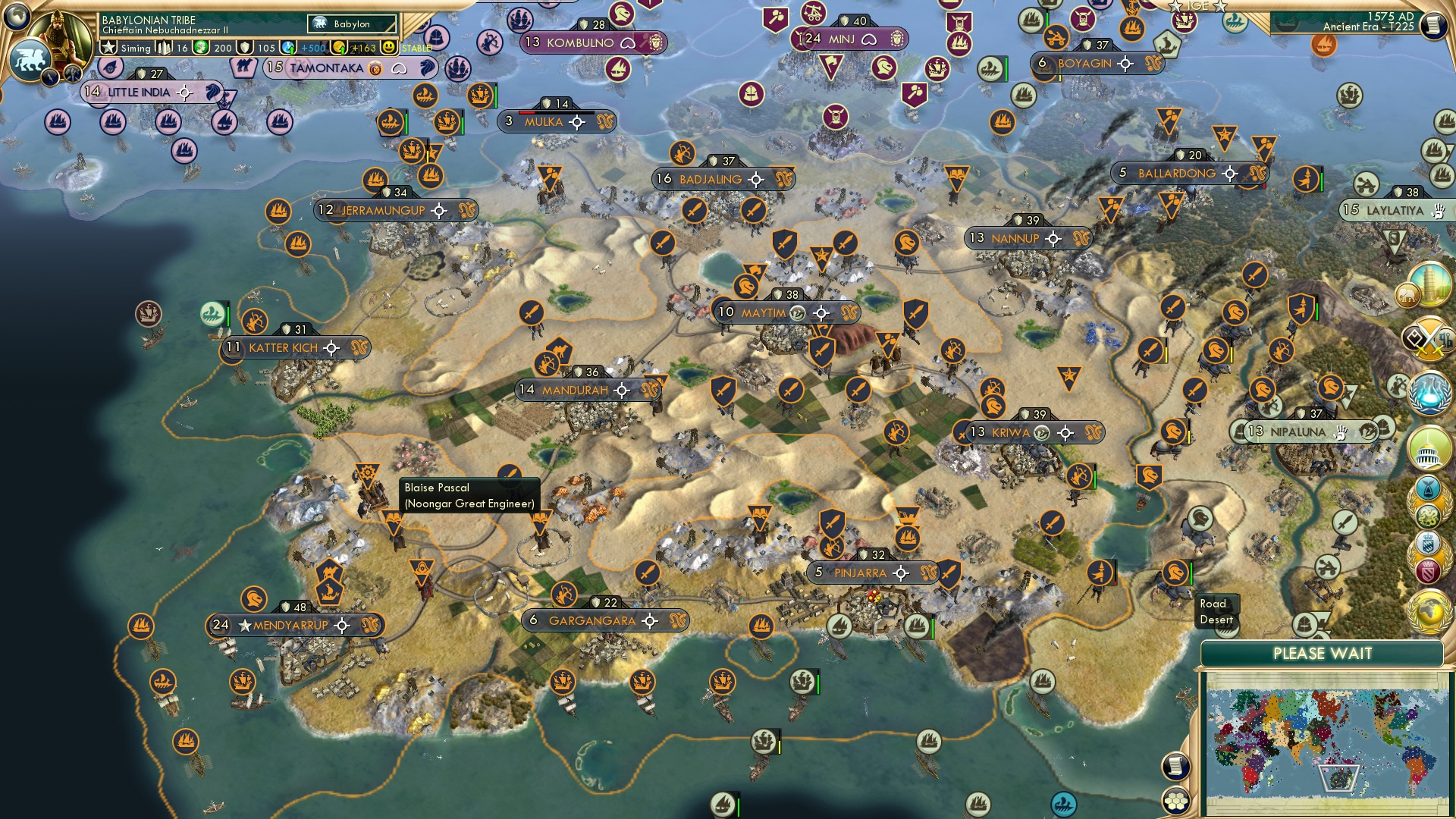Click the IGE menu label at top
Viewport: 1456px width, 819px height.
point(1197,6)
